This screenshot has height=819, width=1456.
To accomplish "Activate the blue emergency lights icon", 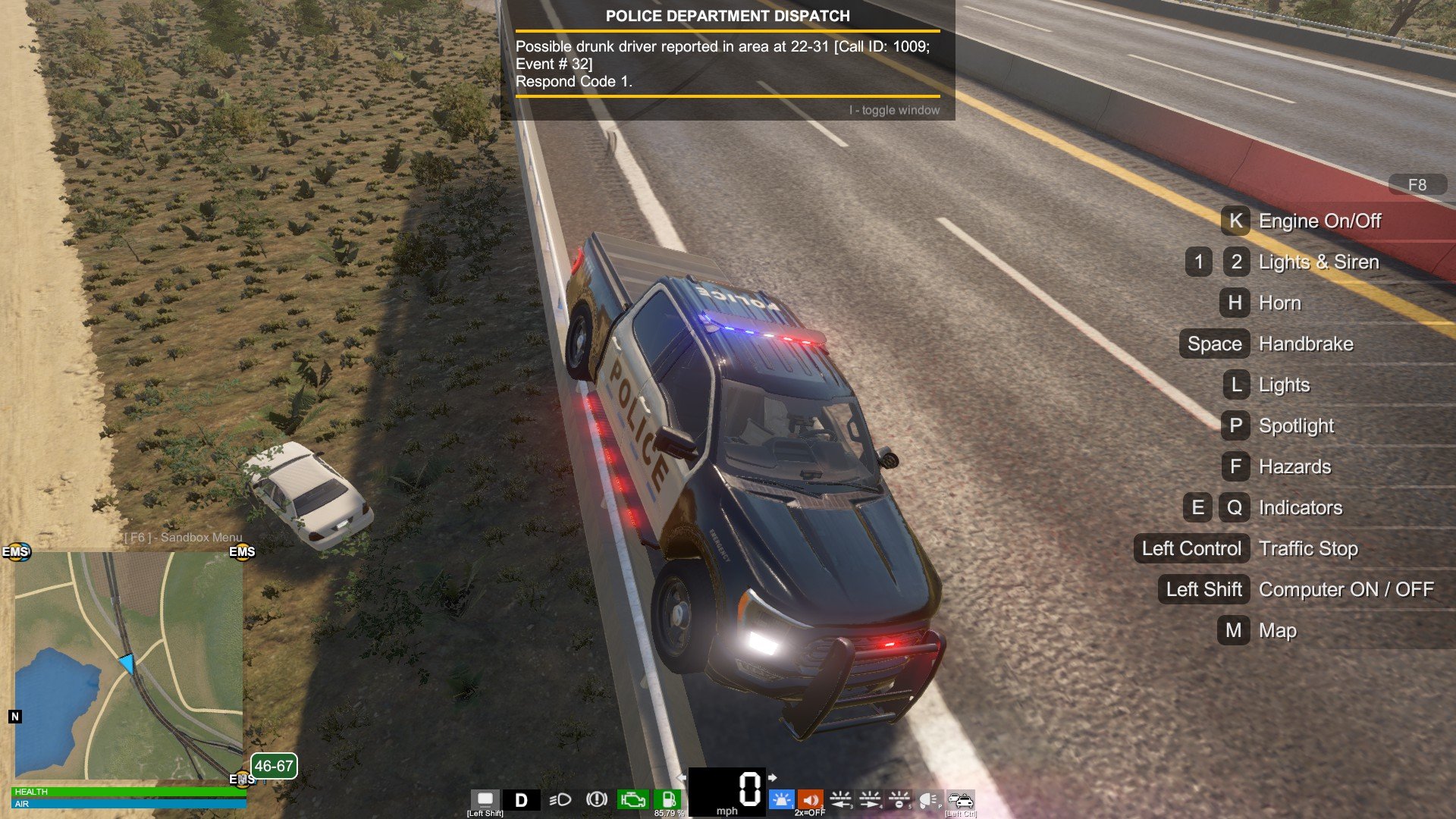I will tap(781, 799).
